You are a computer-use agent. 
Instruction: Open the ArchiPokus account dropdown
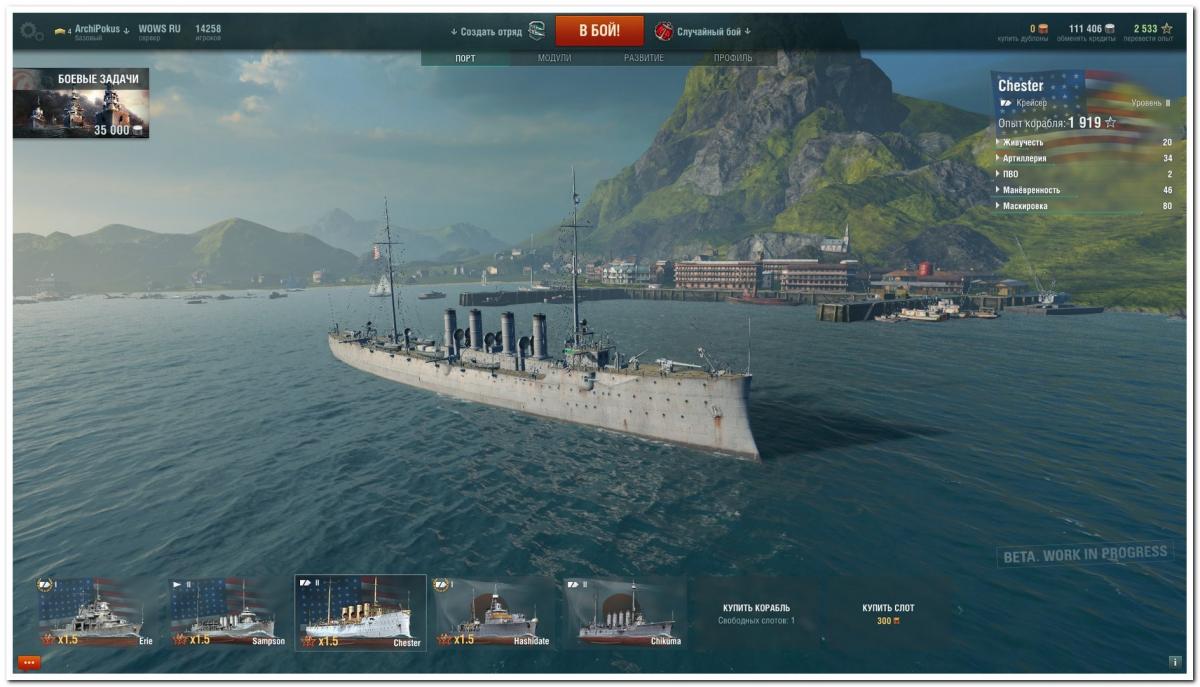tap(97, 30)
